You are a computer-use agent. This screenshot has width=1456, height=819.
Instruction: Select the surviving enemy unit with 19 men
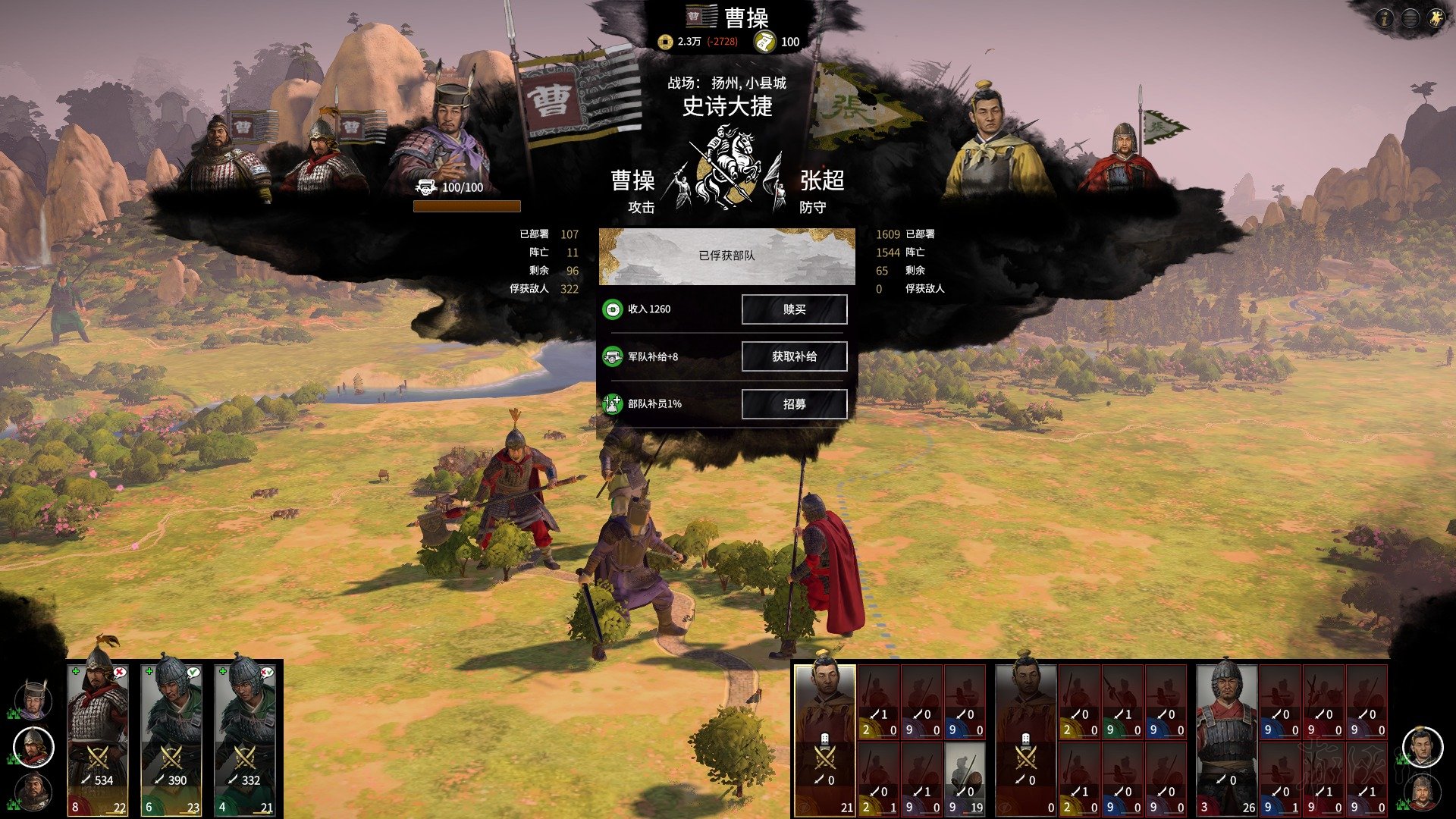click(x=965, y=778)
